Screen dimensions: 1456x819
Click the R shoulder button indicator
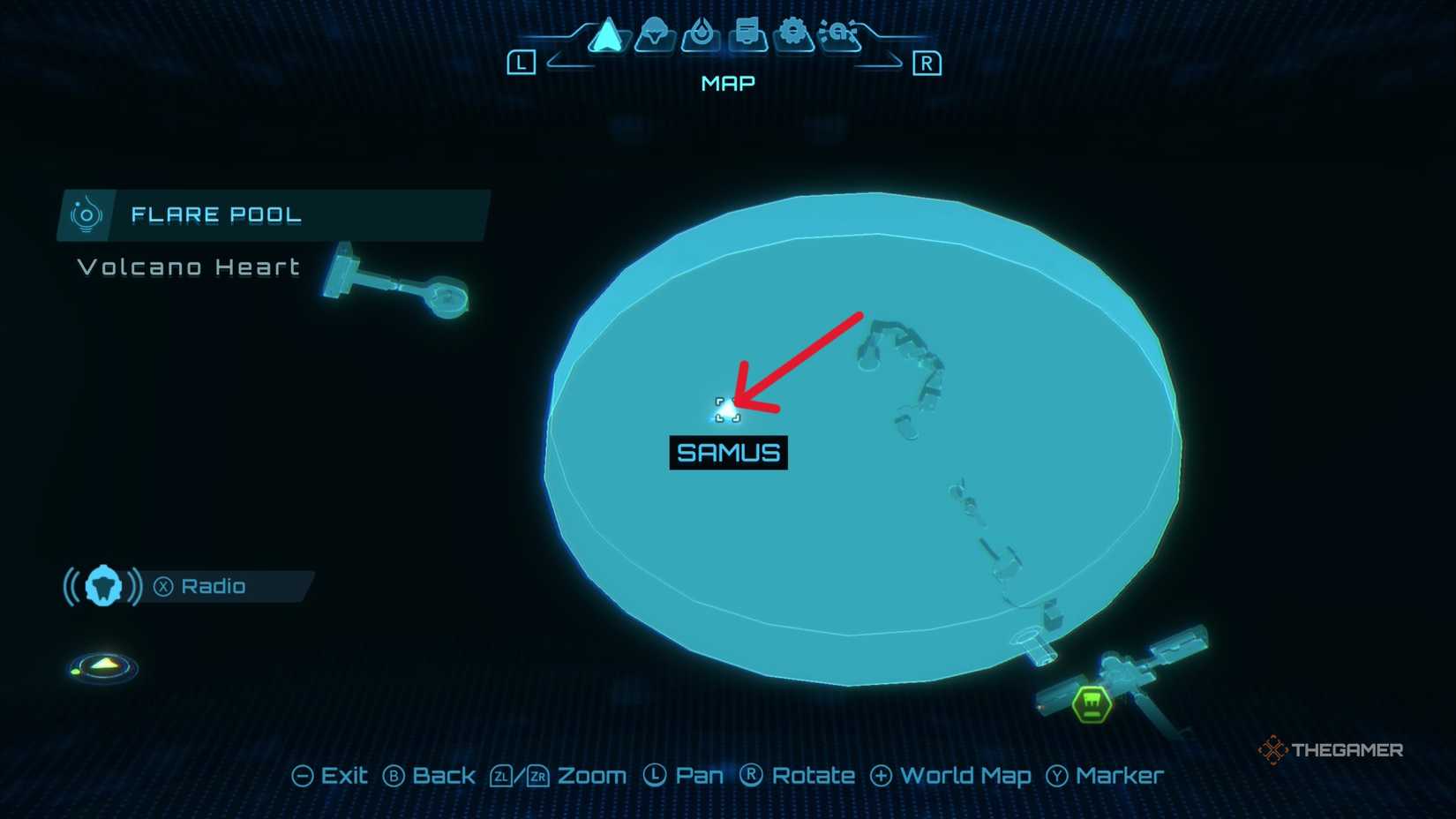click(x=928, y=62)
